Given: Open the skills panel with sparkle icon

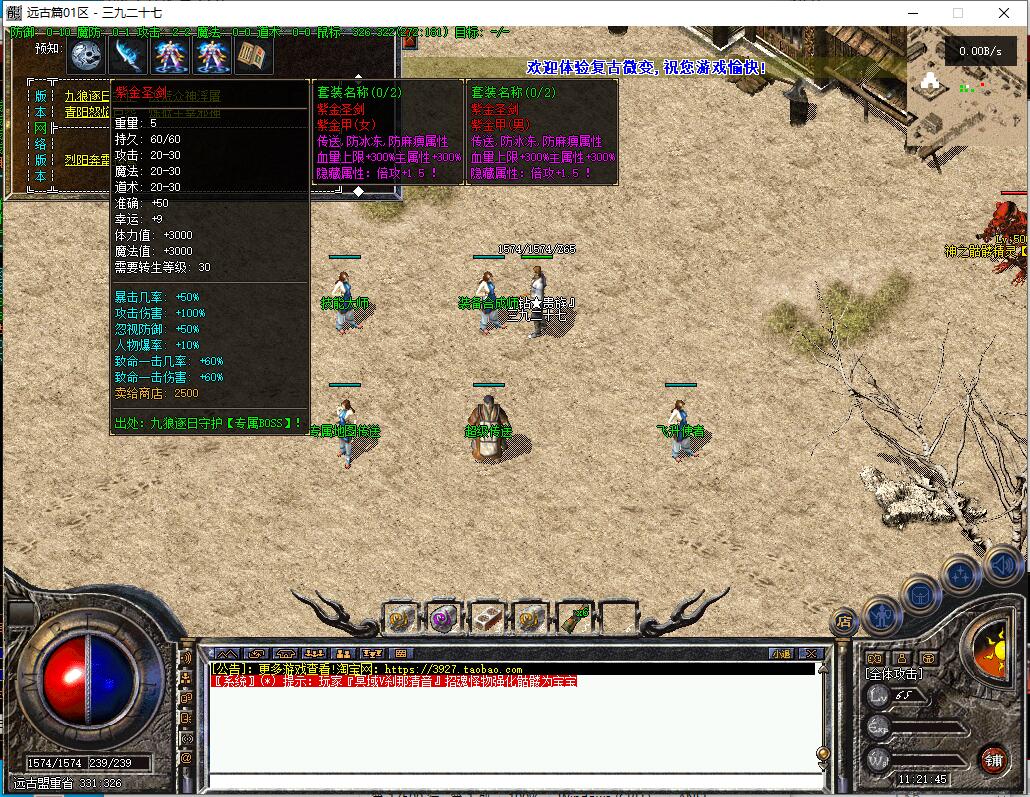Looking at the screenshot, I should point(960,575).
